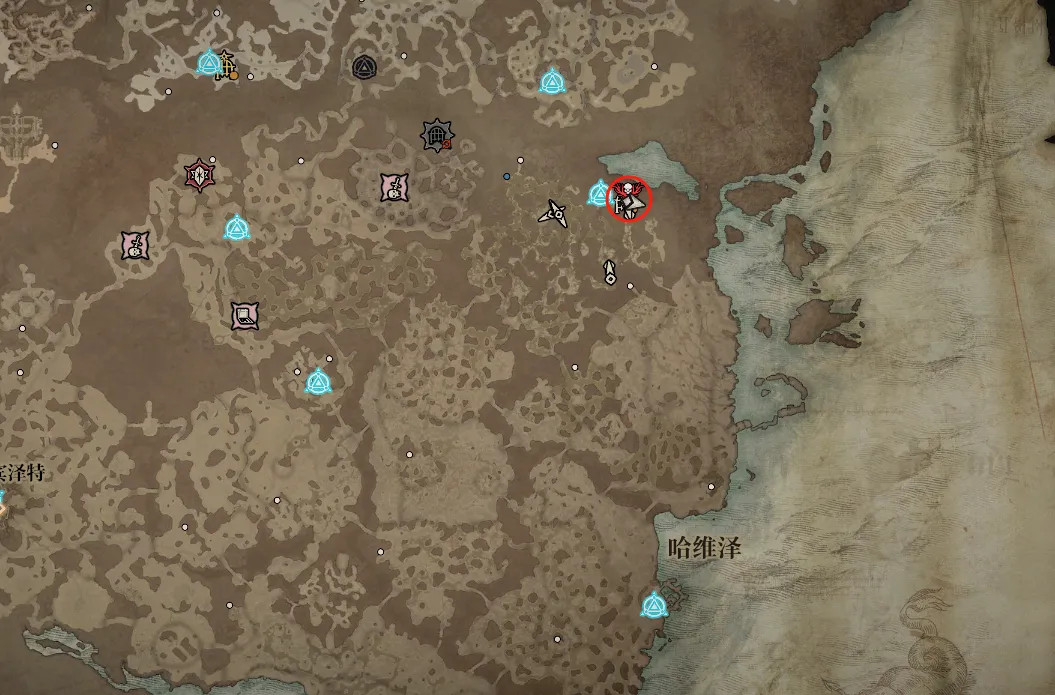Click the cyan waypoint beside the skull marker

tap(600, 193)
